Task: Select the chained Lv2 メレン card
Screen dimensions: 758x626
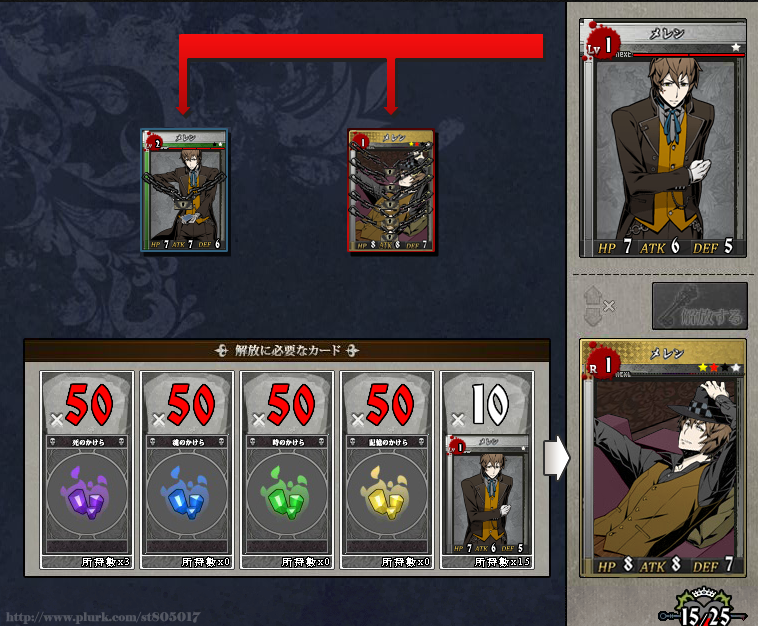Action: [x=184, y=190]
